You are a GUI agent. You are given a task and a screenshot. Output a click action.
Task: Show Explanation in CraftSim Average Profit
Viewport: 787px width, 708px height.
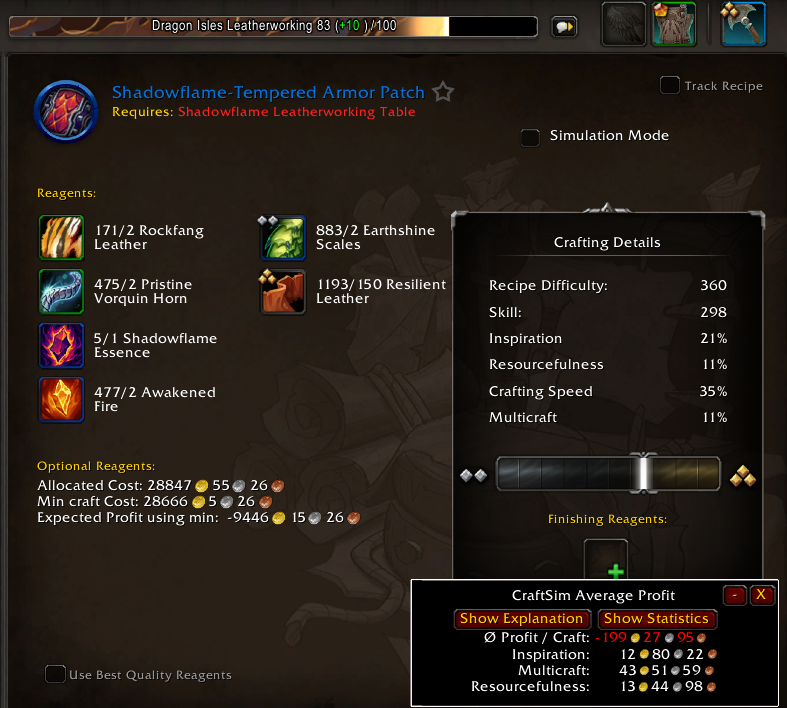pos(521,619)
